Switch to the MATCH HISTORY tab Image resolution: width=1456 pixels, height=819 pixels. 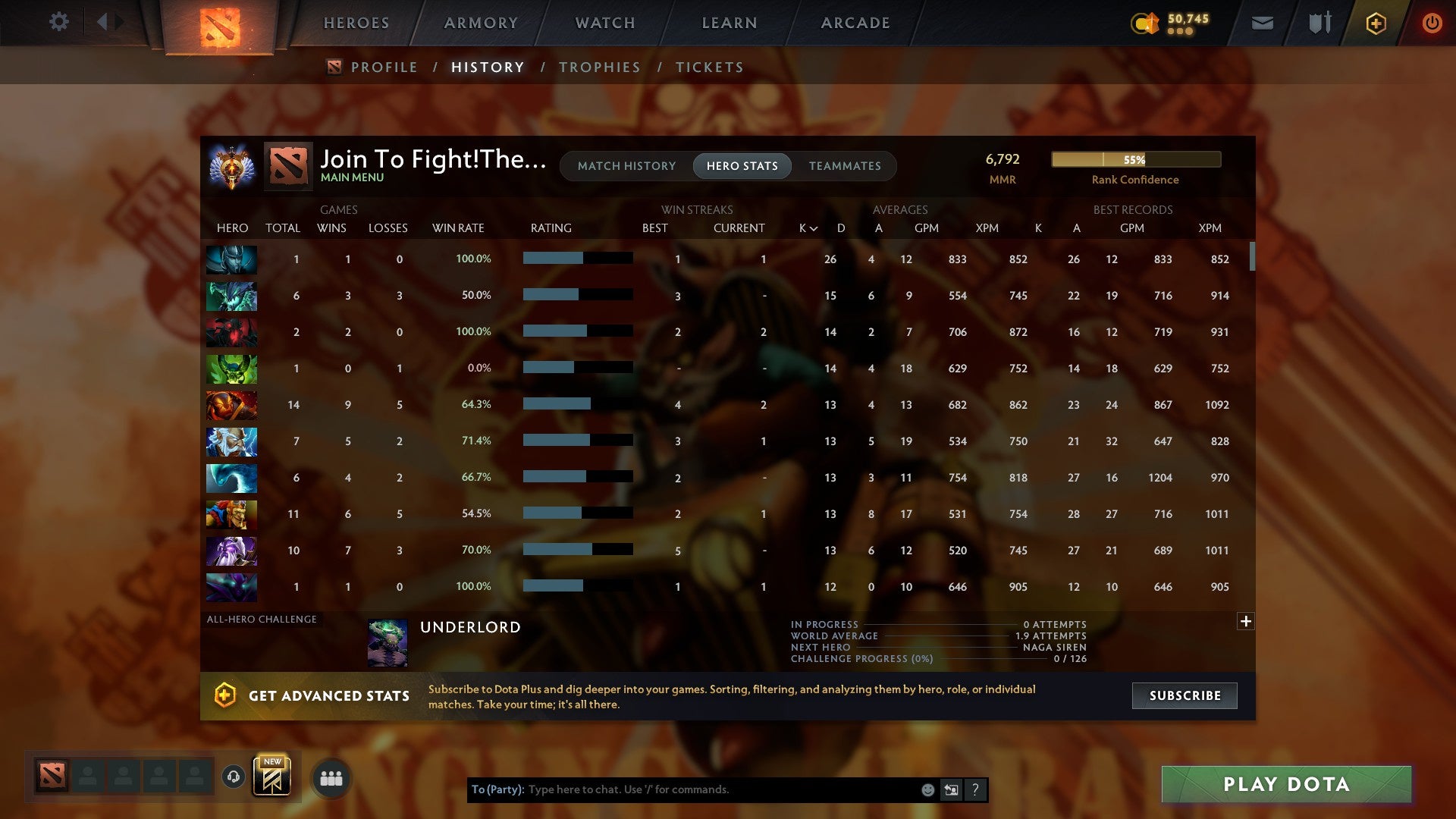point(626,165)
